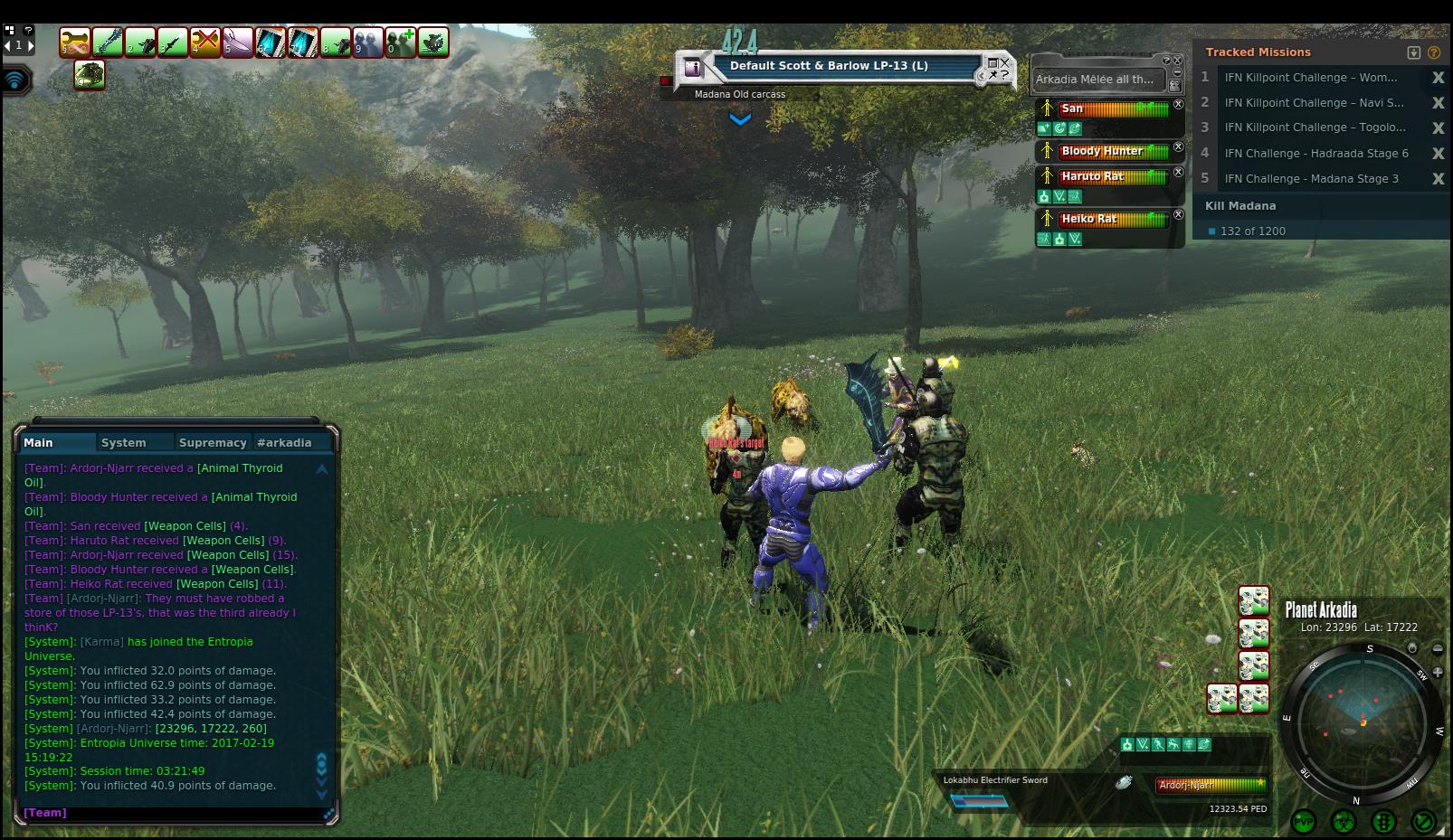The height and width of the screenshot is (840, 1453).
Task: Open the Supremacy chat tab
Action: click(213, 442)
